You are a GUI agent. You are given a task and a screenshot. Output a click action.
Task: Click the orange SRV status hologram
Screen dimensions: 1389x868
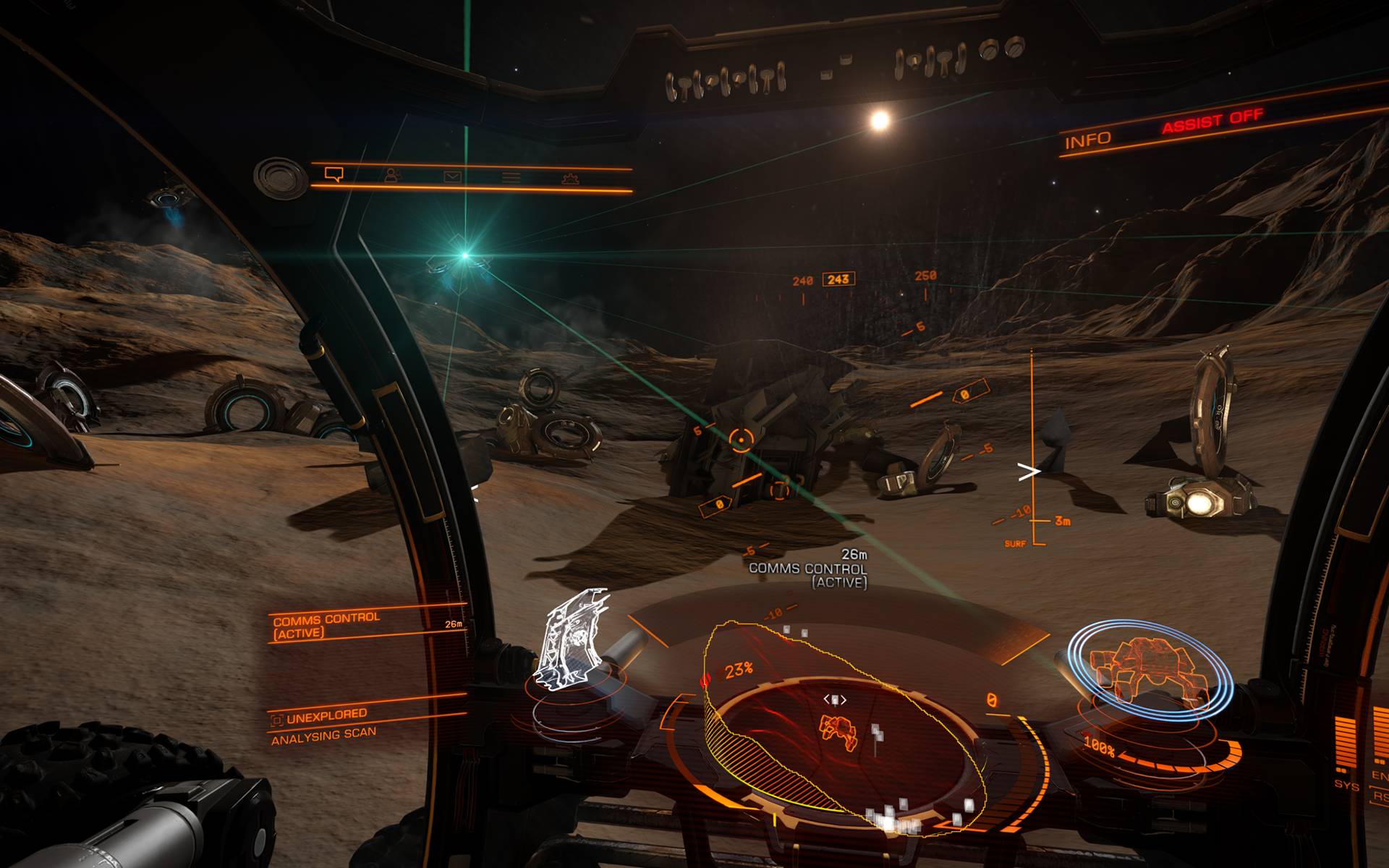click(x=1150, y=668)
